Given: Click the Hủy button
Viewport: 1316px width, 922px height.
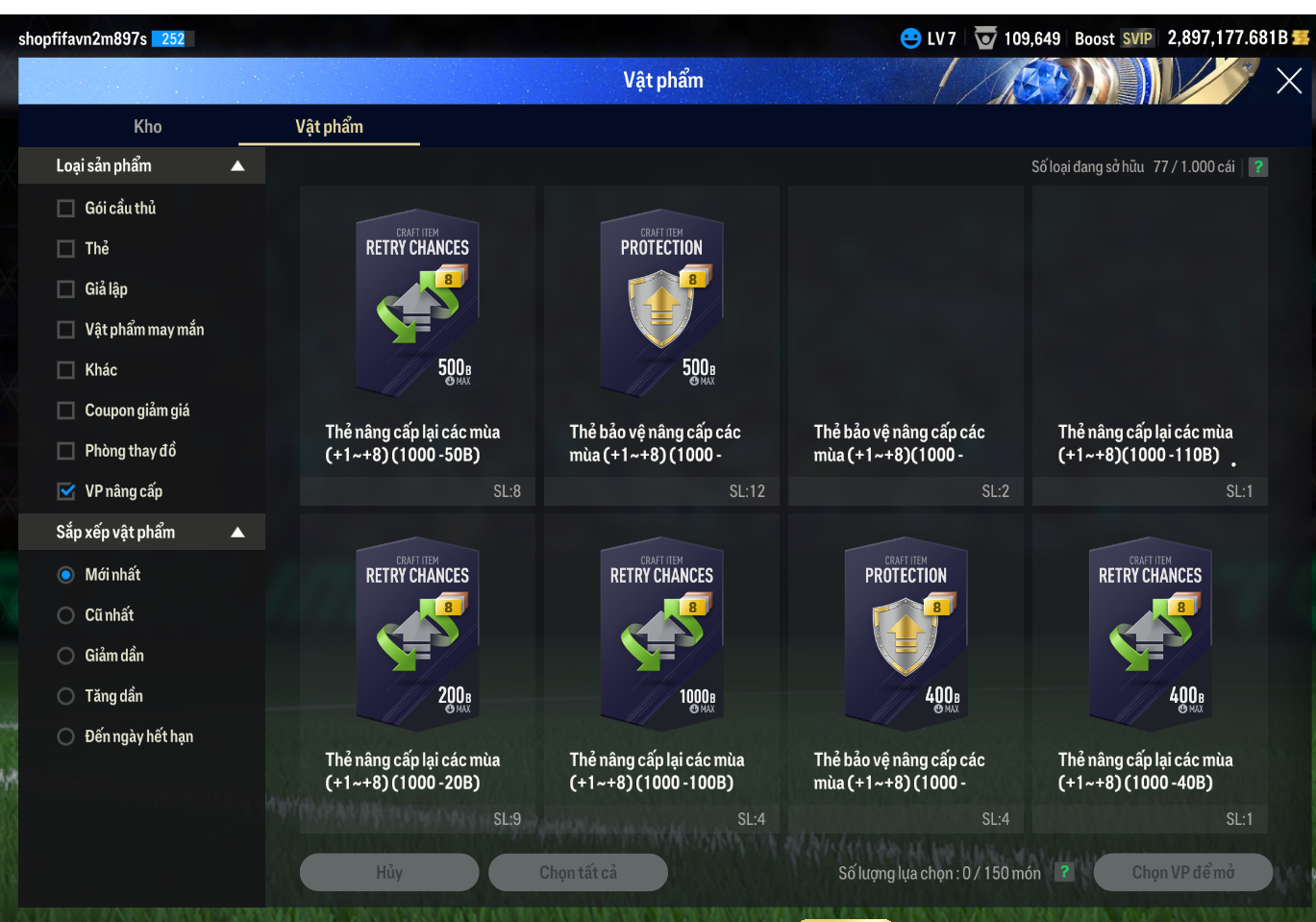Looking at the screenshot, I should (x=389, y=872).
